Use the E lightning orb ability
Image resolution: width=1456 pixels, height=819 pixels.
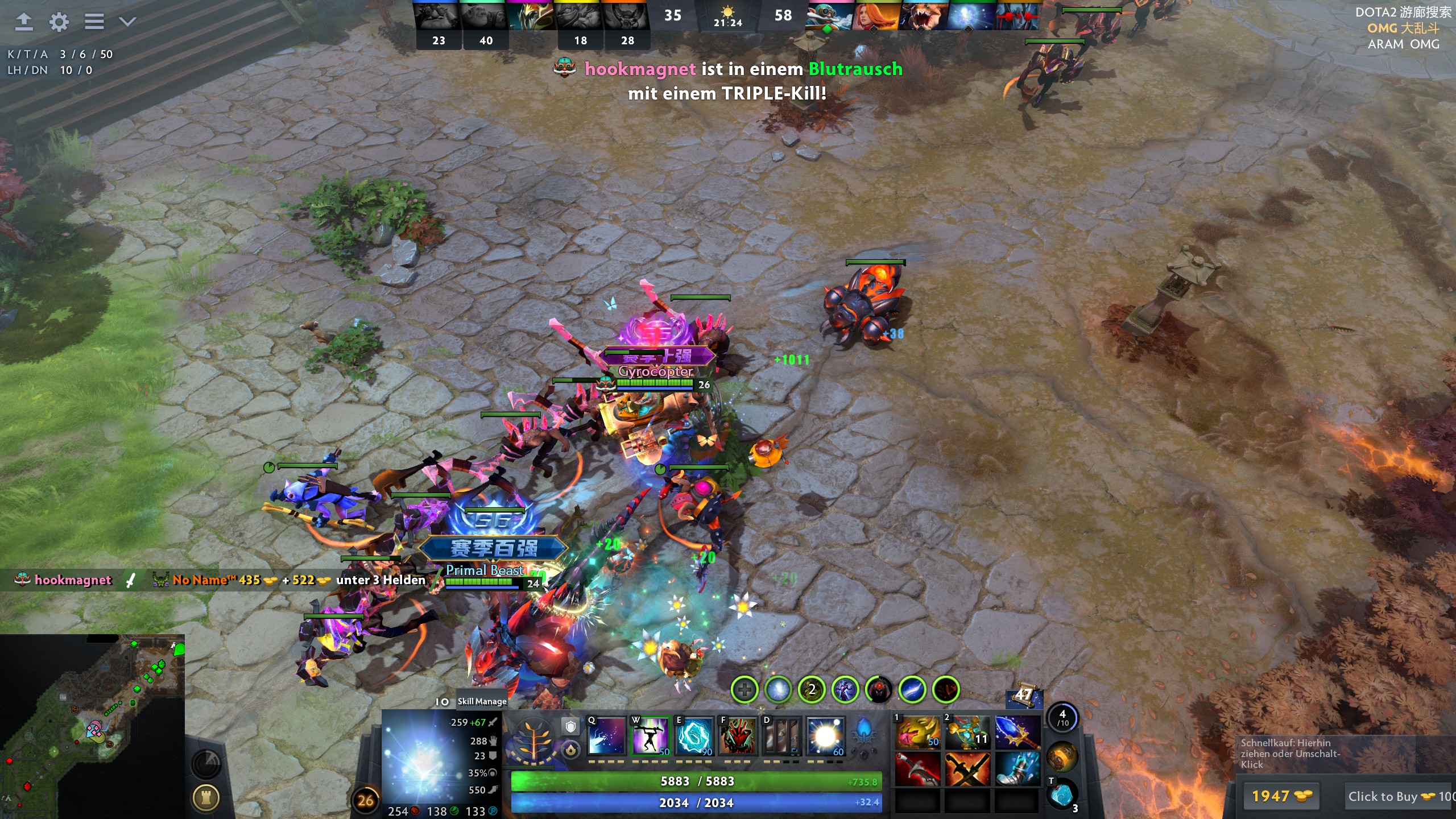(x=694, y=736)
